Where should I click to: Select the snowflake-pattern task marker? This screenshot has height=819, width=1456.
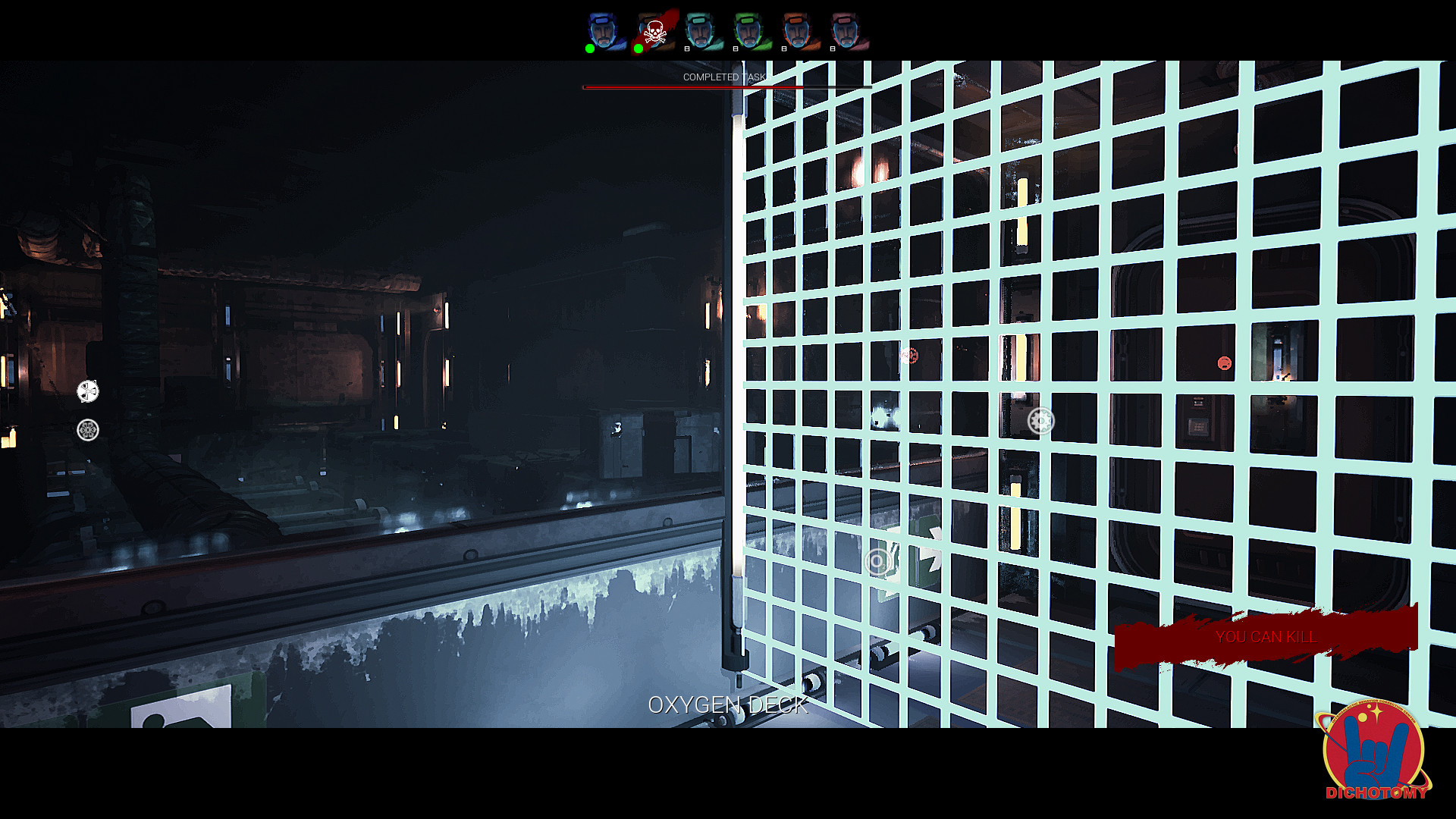[88, 431]
